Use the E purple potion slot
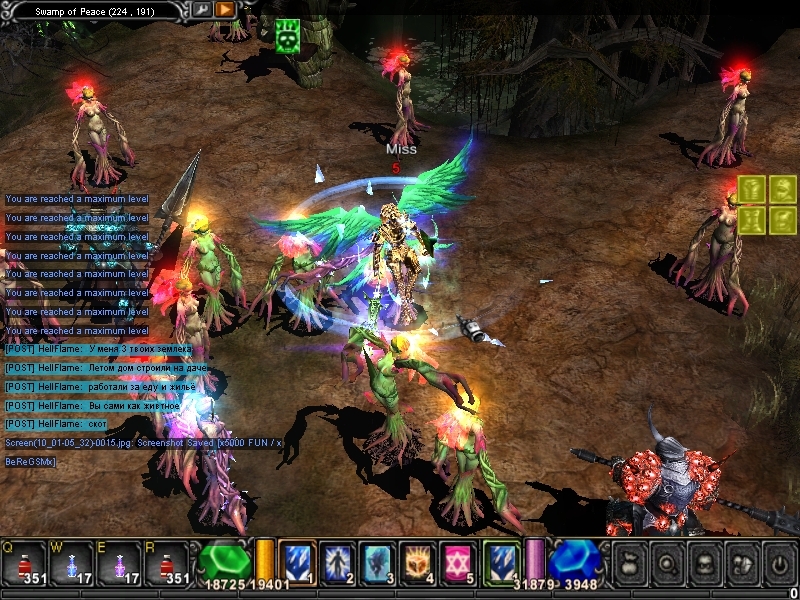The width and height of the screenshot is (800, 600). (x=119, y=562)
